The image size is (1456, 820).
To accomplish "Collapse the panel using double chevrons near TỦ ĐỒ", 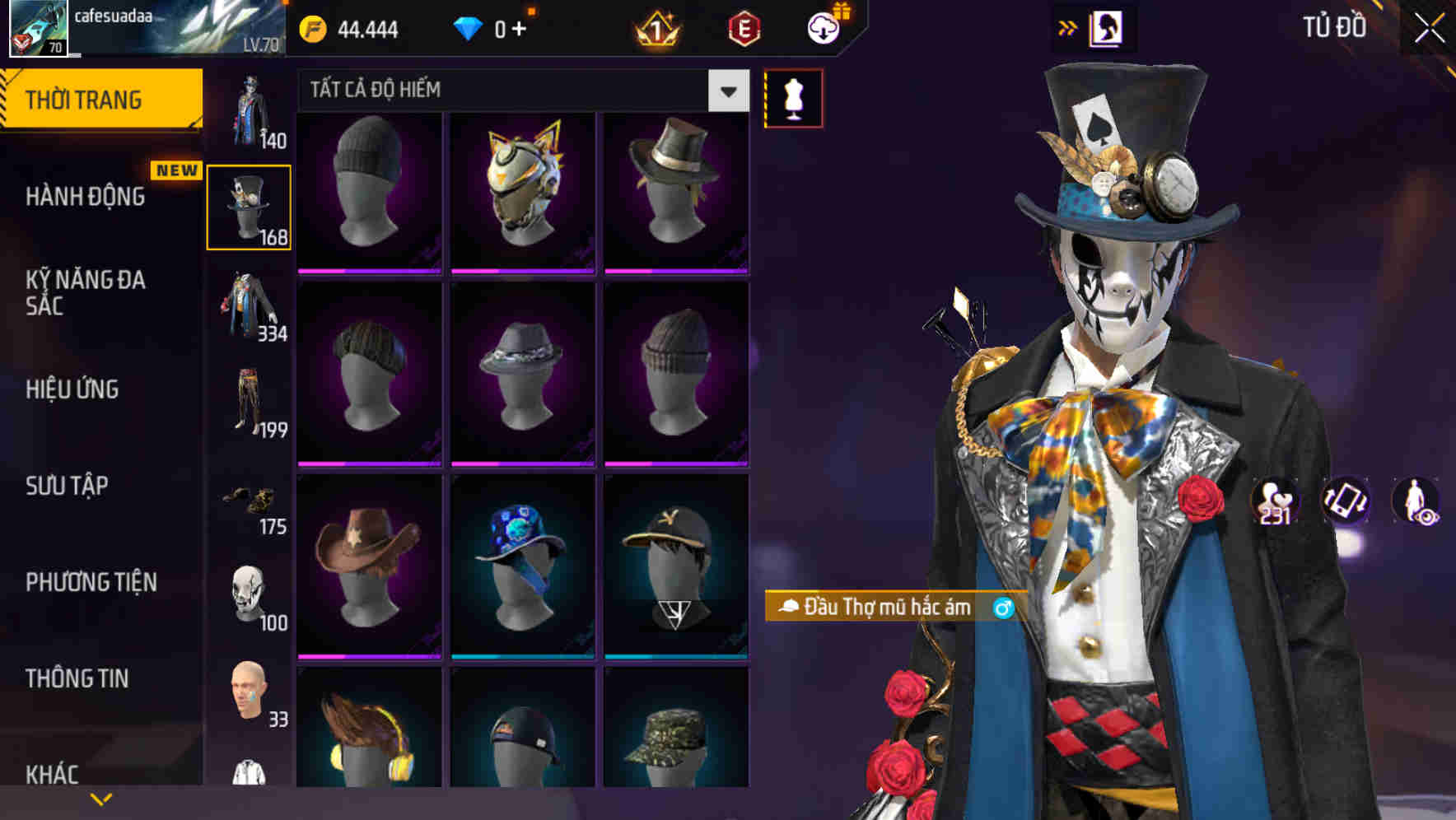I will point(1066,27).
